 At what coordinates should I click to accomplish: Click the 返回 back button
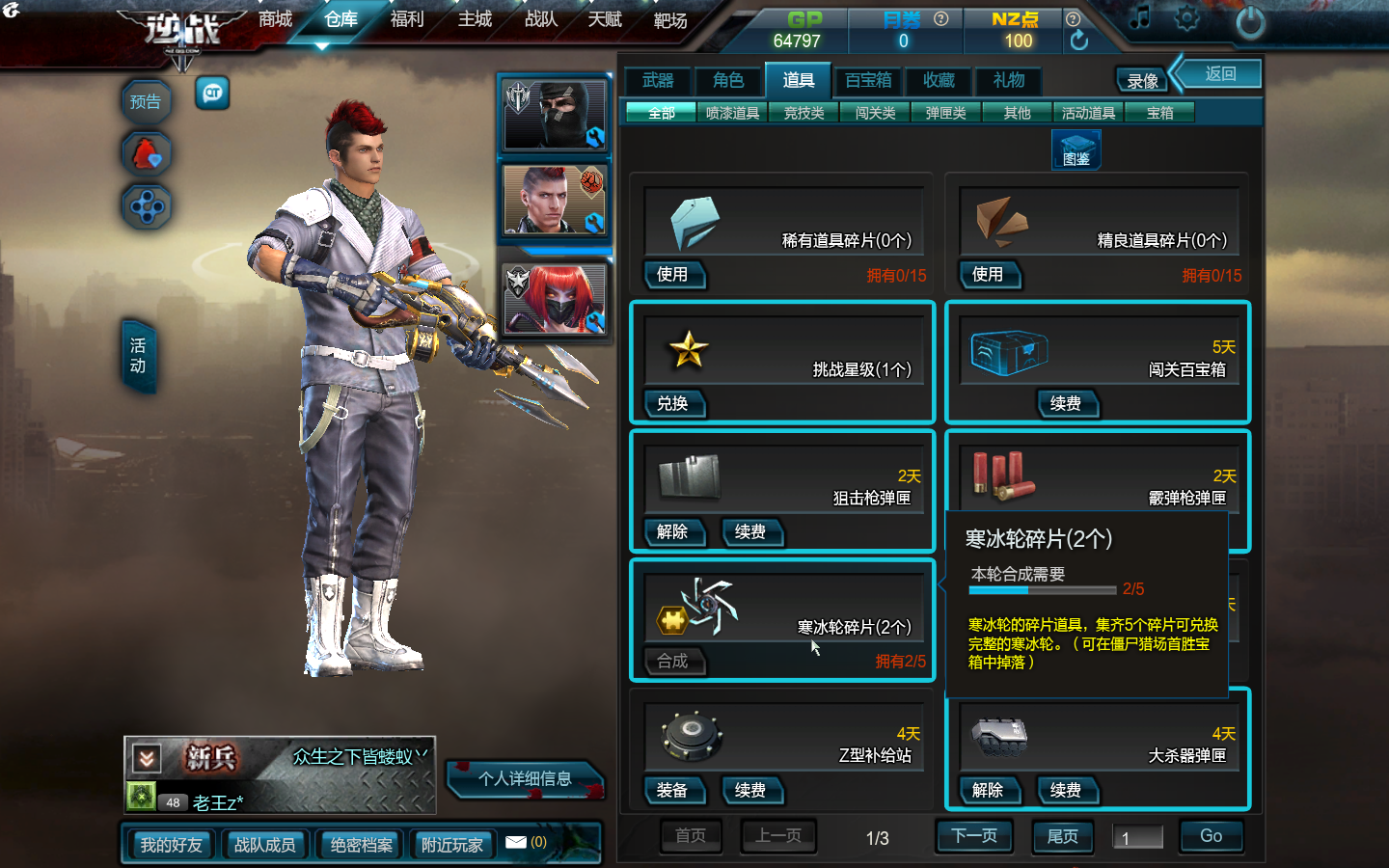click(x=1220, y=74)
